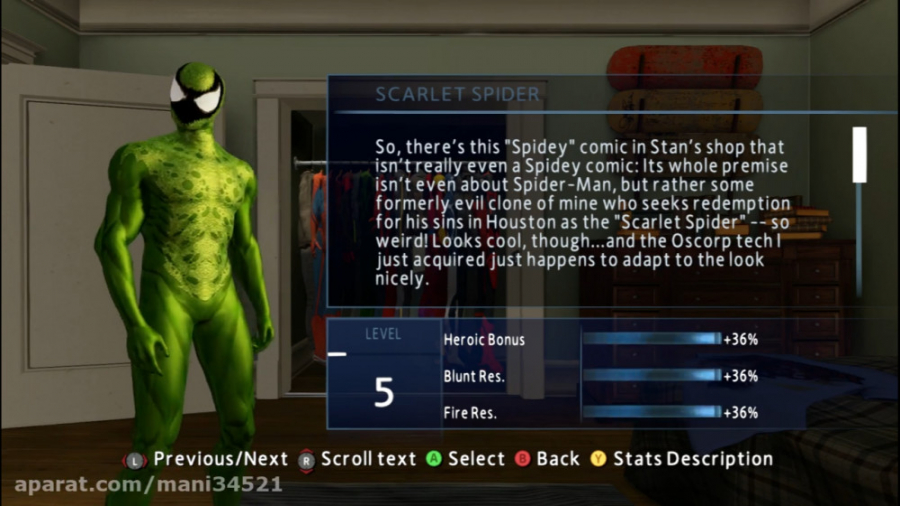Select the Scarlet Spider suit title
900x506 pixels.
coord(457,95)
